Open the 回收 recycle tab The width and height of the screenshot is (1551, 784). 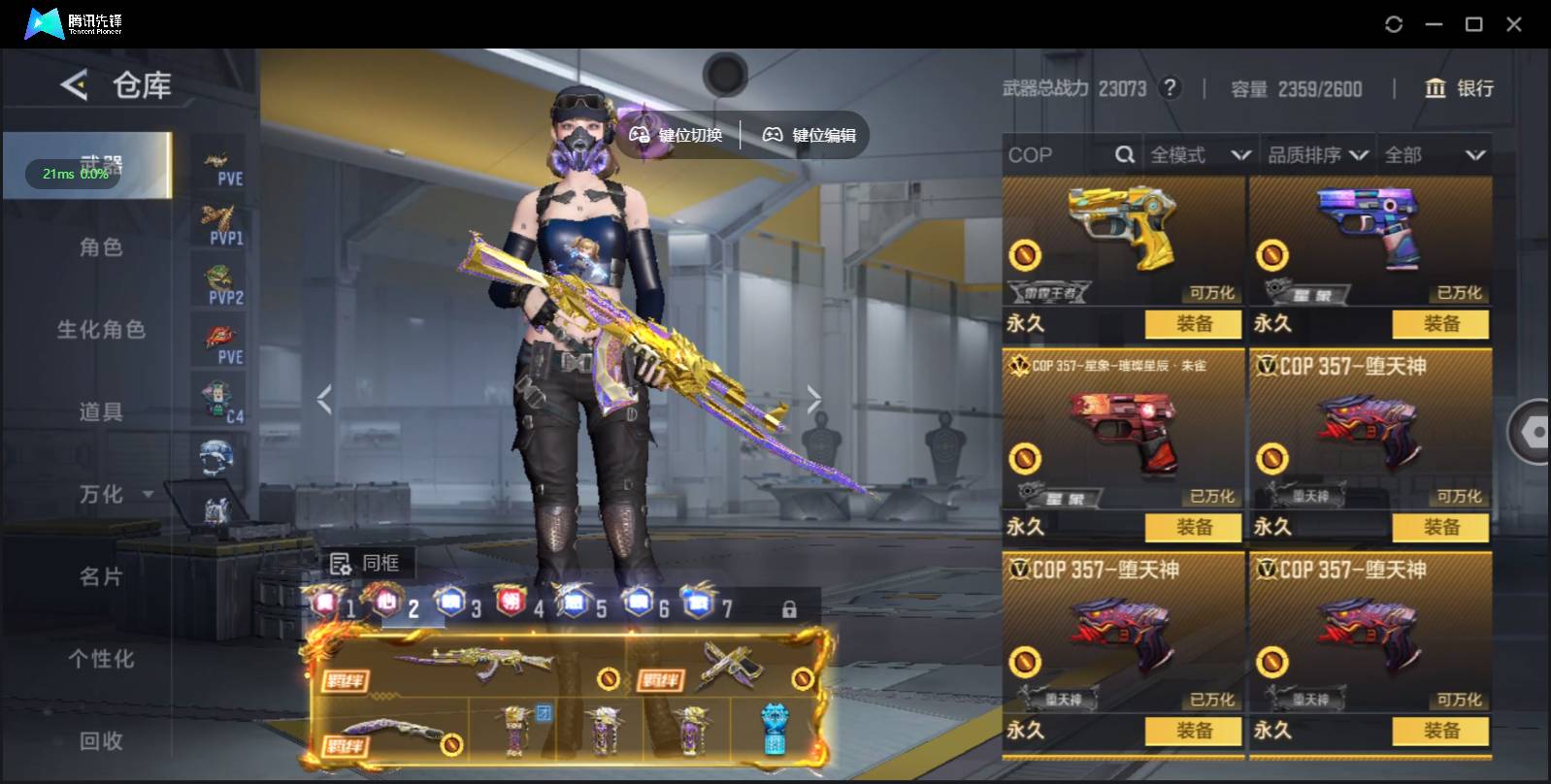tap(101, 741)
